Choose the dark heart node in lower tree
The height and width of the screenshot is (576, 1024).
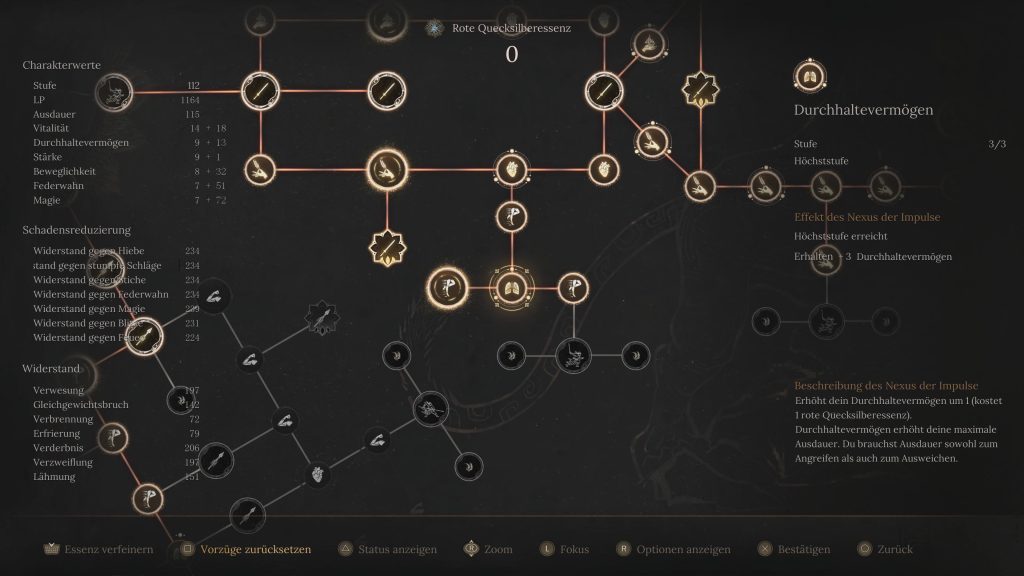coord(317,472)
